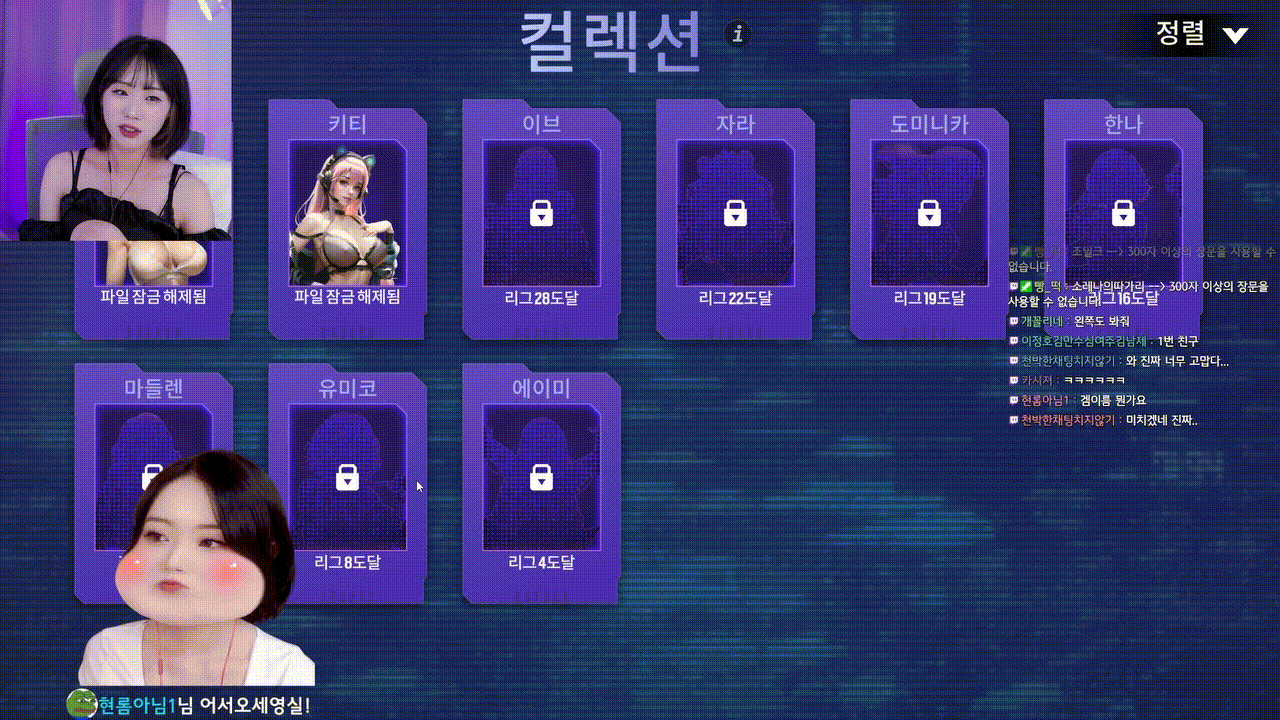The height and width of the screenshot is (720, 1280).
Task: Click the lock icon on the 자라 folder
Action: (x=735, y=214)
